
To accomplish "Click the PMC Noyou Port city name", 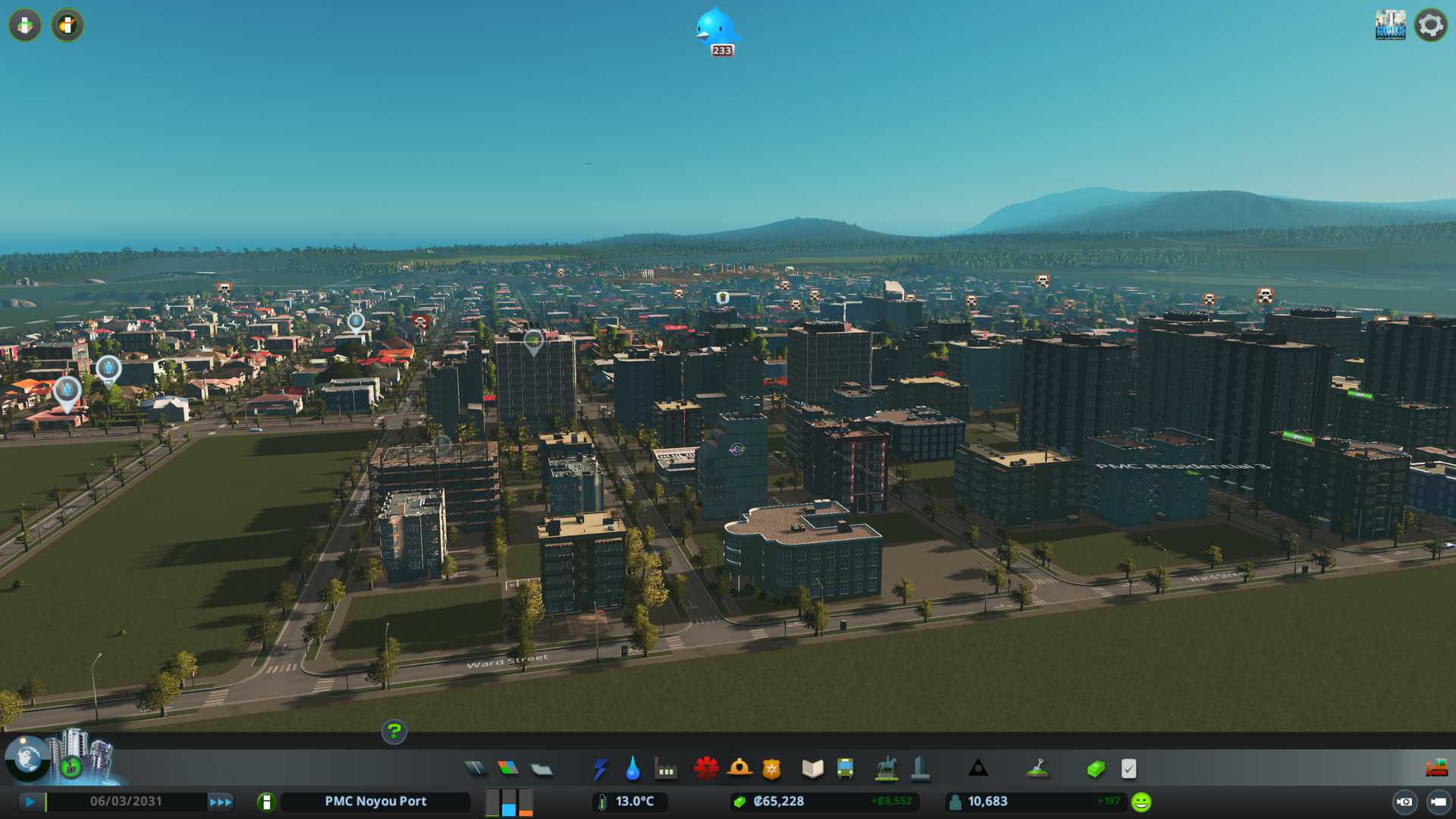I will [x=375, y=802].
